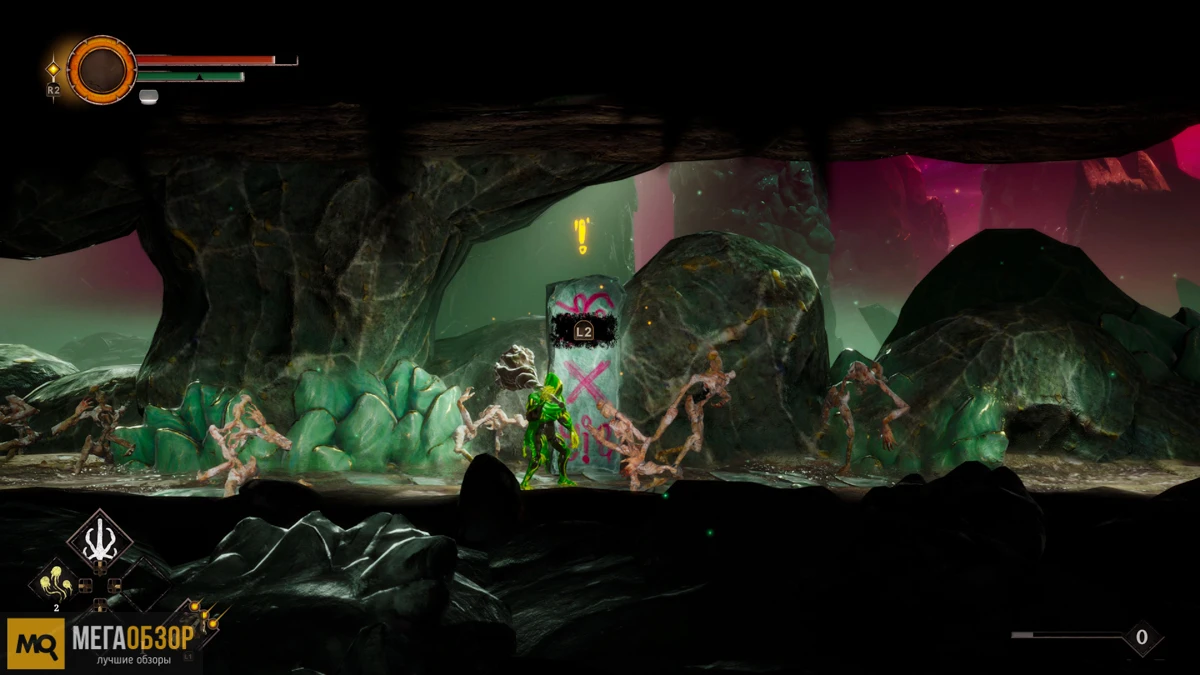Use the yellow jellyfish item slot
The width and height of the screenshot is (1200, 675).
pos(57,583)
